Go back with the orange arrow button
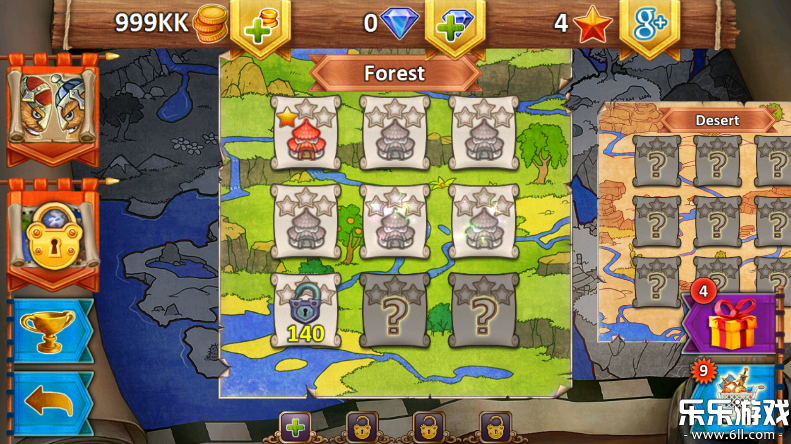Image resolution: width=791 pixels, height=444 pixels. point(51,402)
